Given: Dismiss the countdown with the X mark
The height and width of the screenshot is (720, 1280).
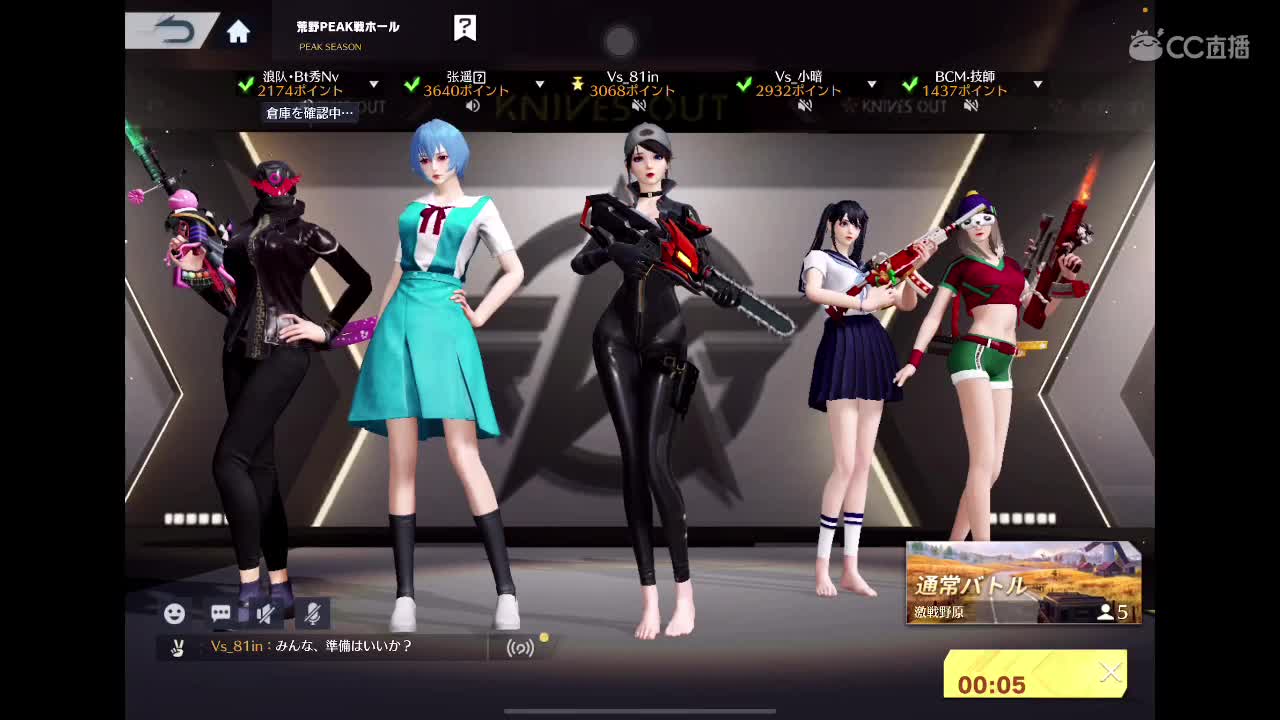Looking at the screenshot, I should (x=1111, y=673).
